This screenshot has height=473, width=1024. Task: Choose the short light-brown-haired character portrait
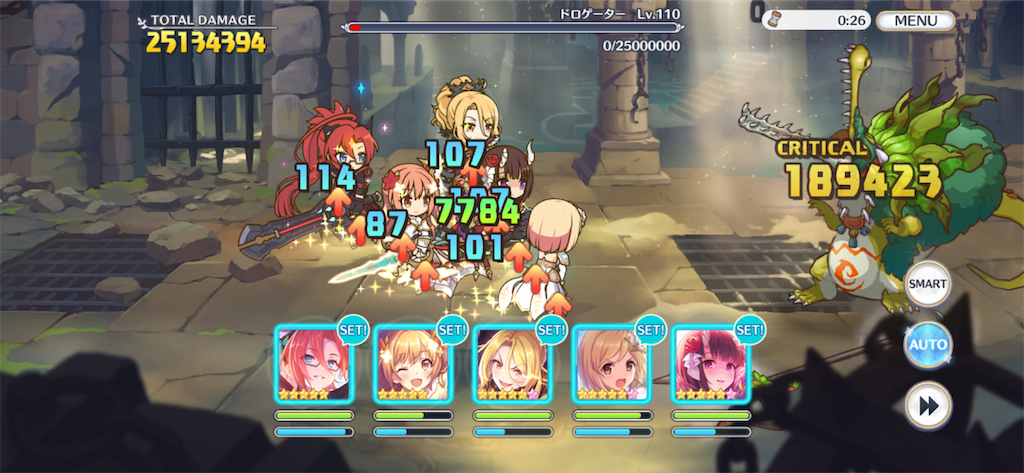coord(611,364)
